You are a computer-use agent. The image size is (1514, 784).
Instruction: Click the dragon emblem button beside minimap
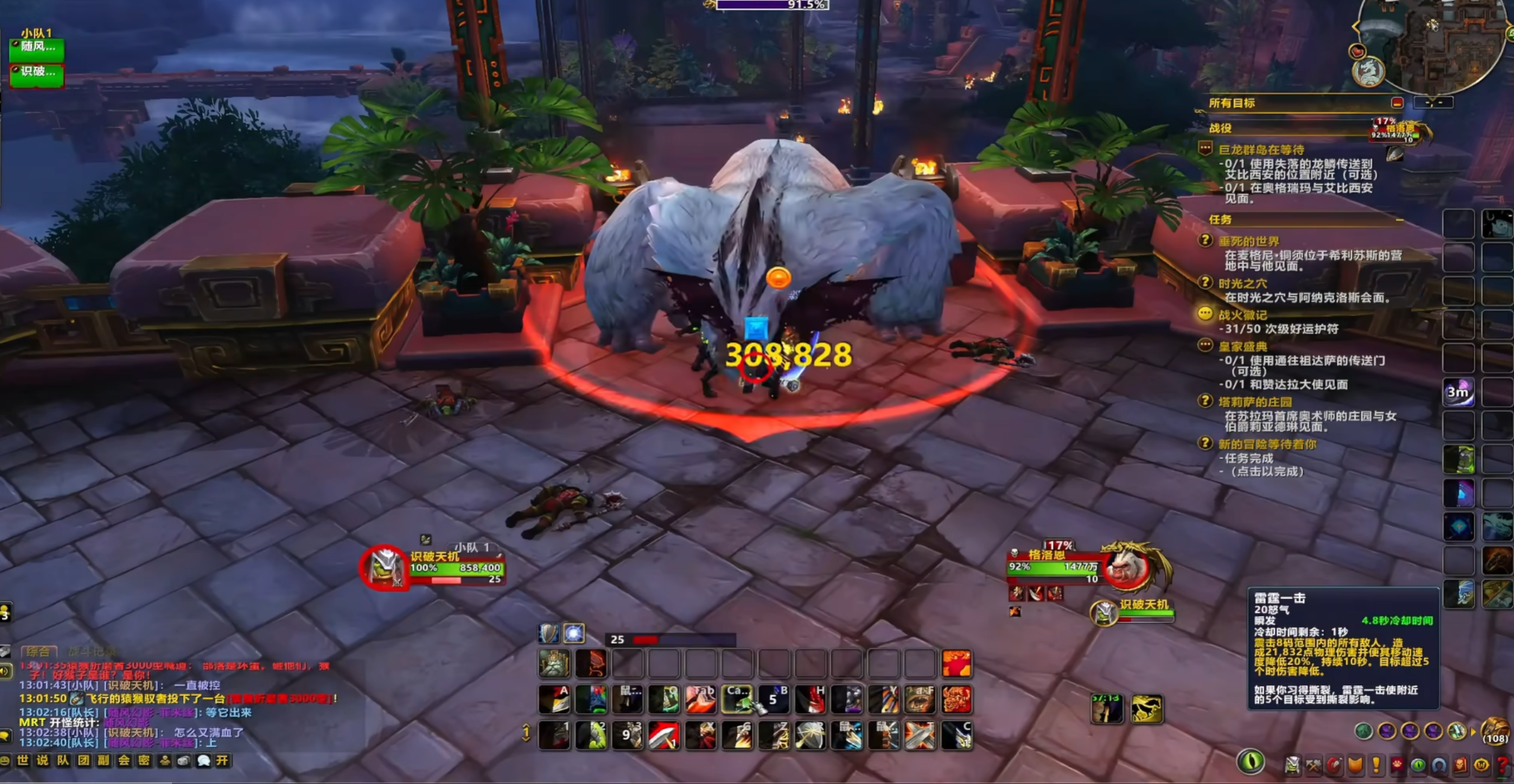1368,72
